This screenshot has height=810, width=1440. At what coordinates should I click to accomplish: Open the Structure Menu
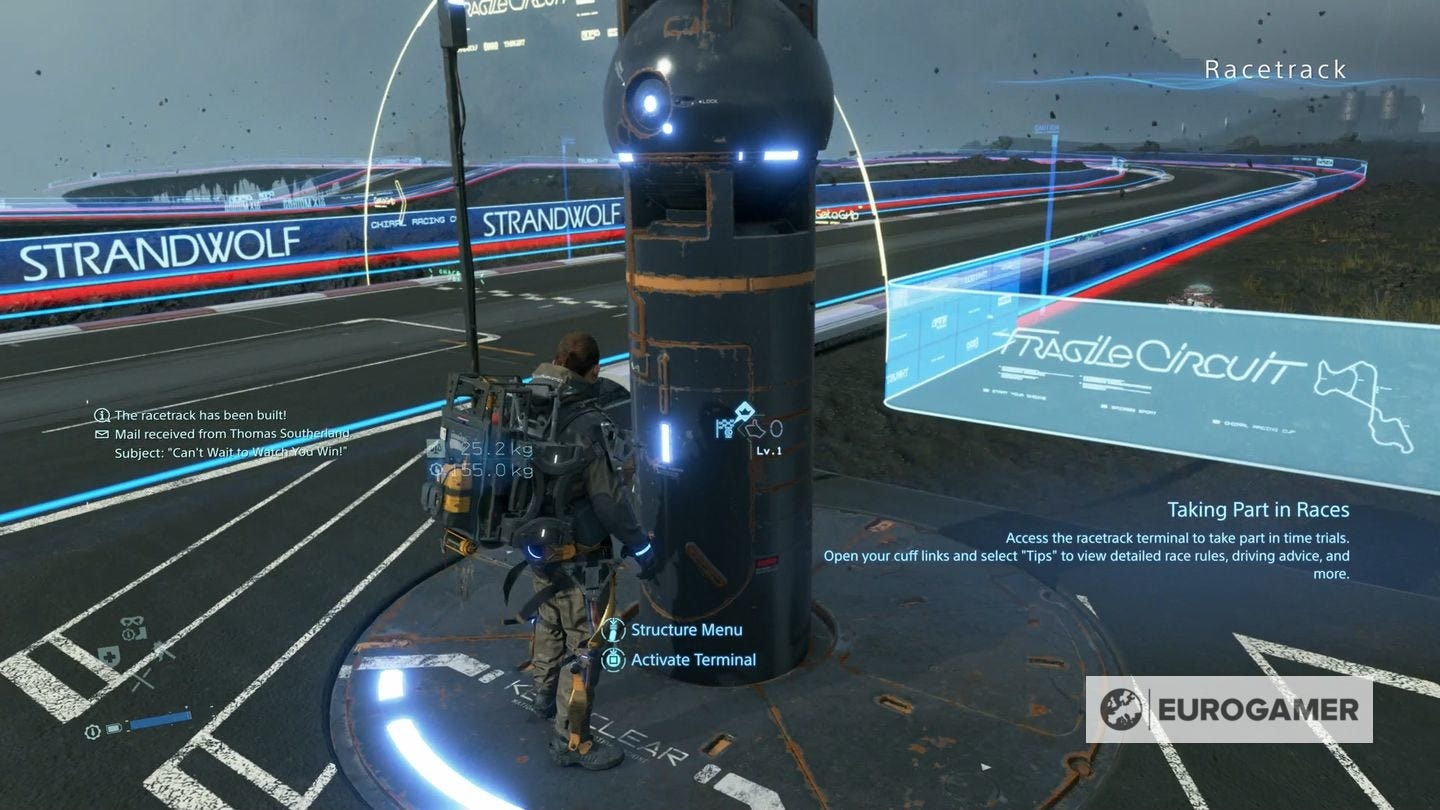(685, 630)
